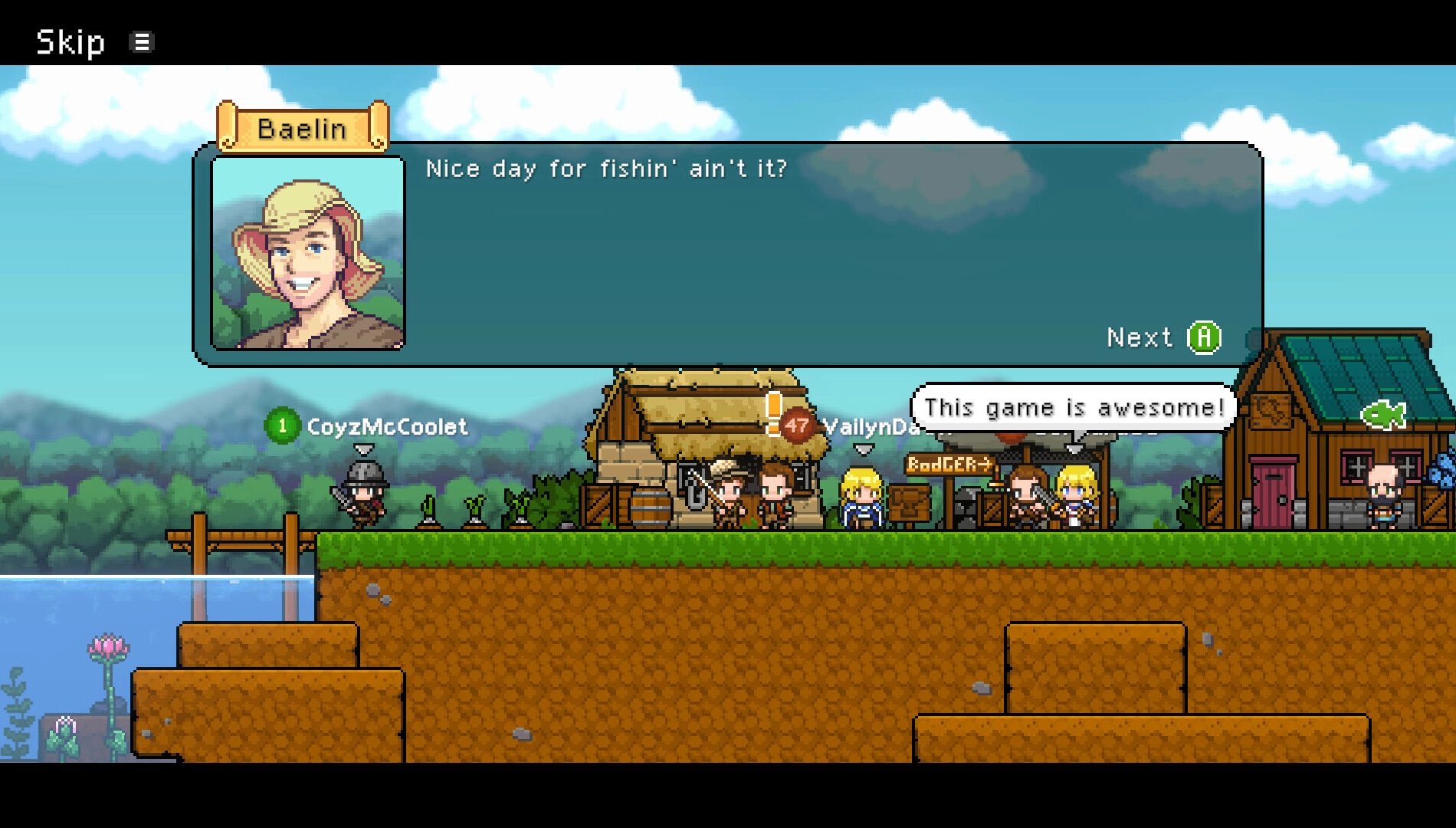The height and width of the screenshot is (828, 1456).
Task: Click the BadGER→ wooden signpost
Action: [951, 464]
